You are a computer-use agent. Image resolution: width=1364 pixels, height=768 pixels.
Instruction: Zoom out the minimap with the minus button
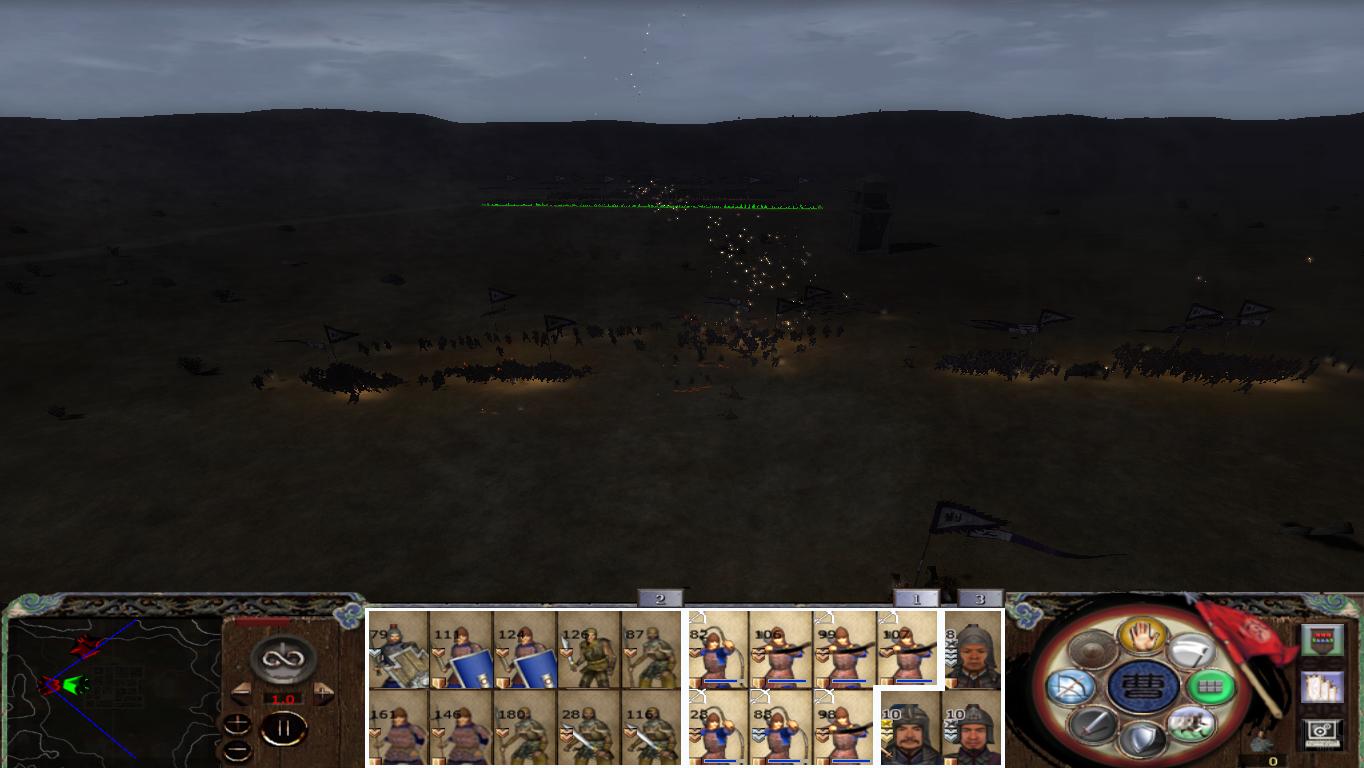236,750
